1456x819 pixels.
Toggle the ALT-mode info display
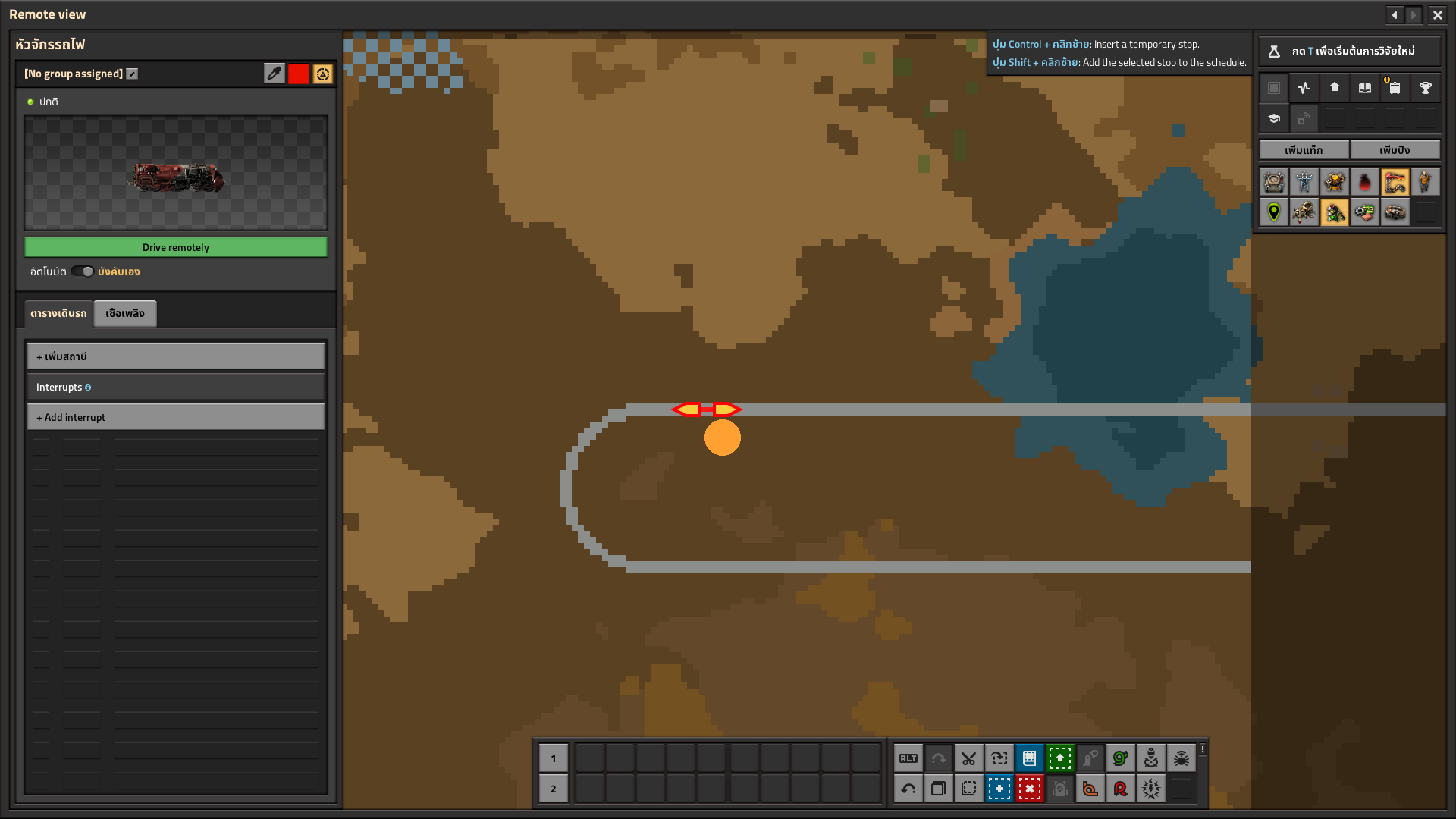tap(908, 758)
